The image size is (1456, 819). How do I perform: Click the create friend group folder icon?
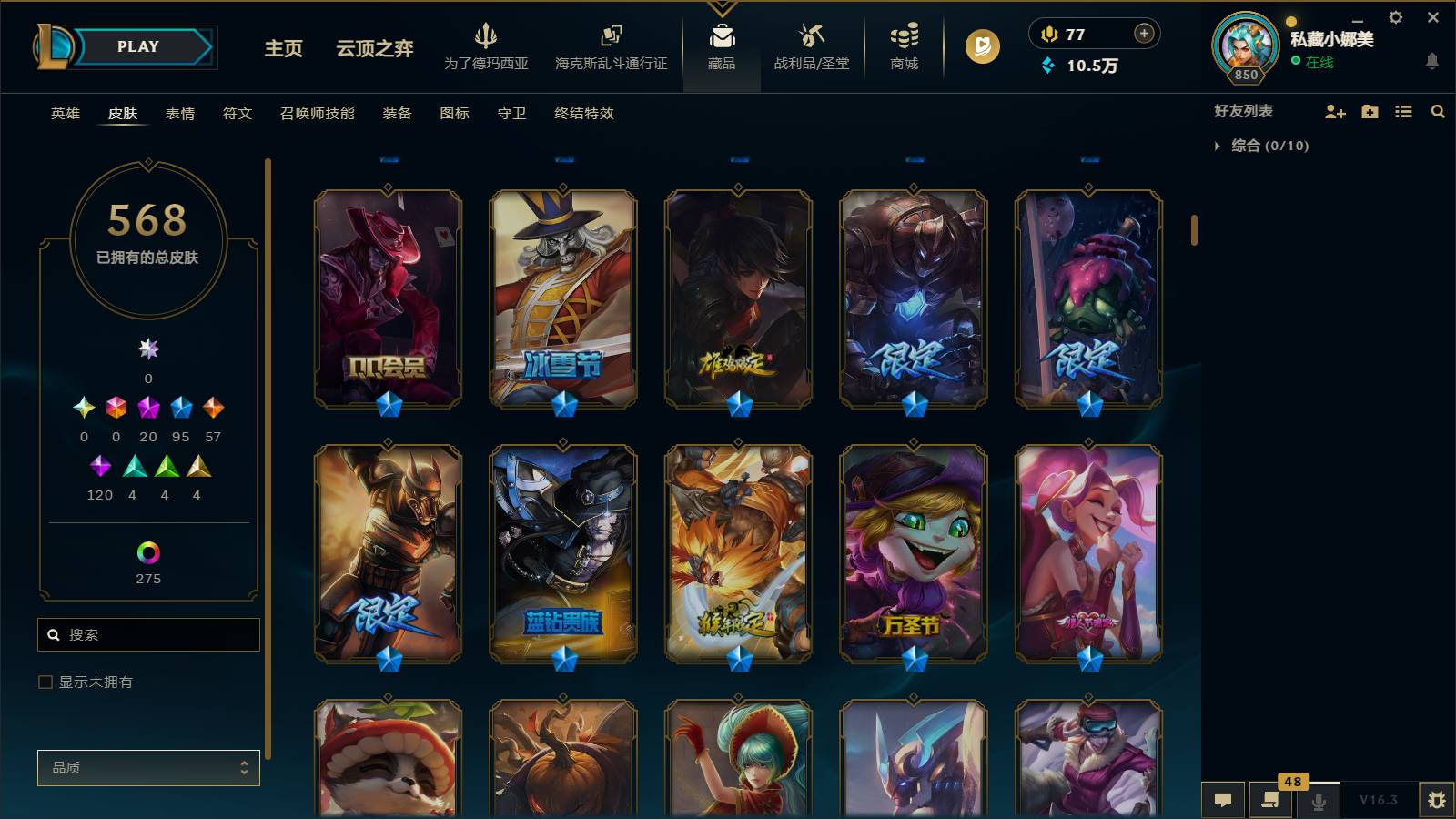pyautogui.click(x=1369, y=112)
